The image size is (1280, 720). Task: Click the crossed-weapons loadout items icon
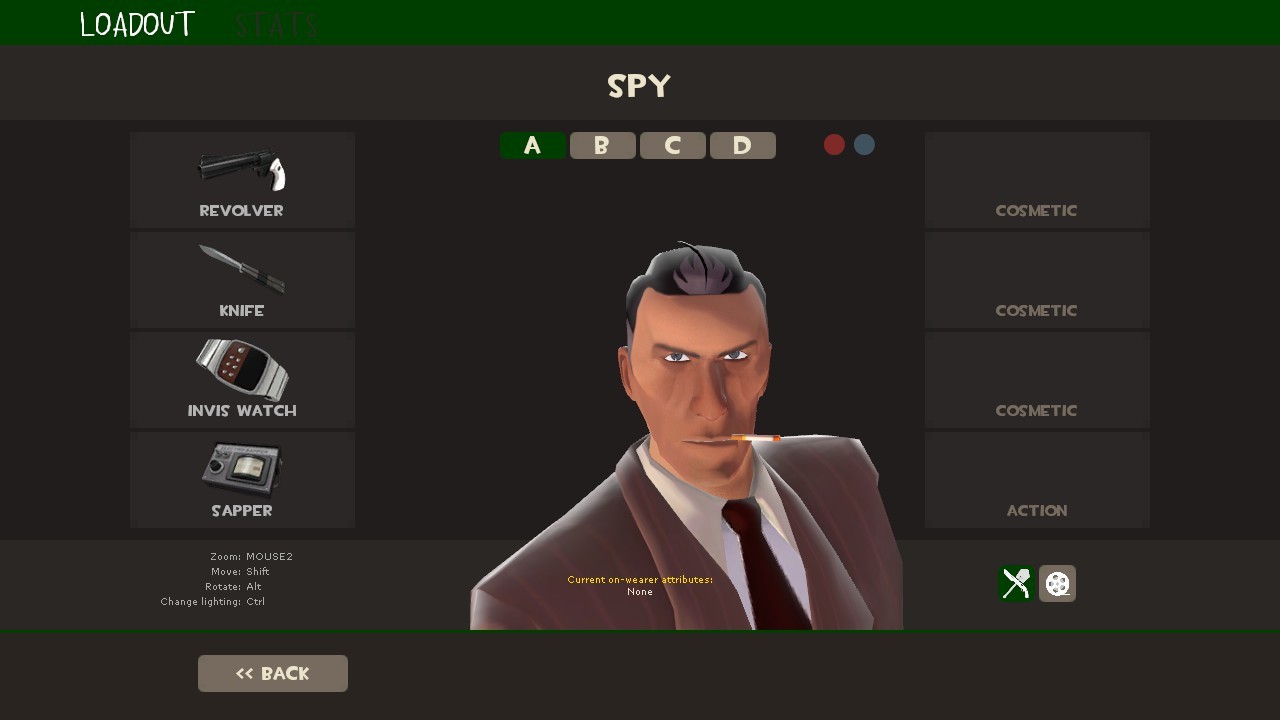1015,584
